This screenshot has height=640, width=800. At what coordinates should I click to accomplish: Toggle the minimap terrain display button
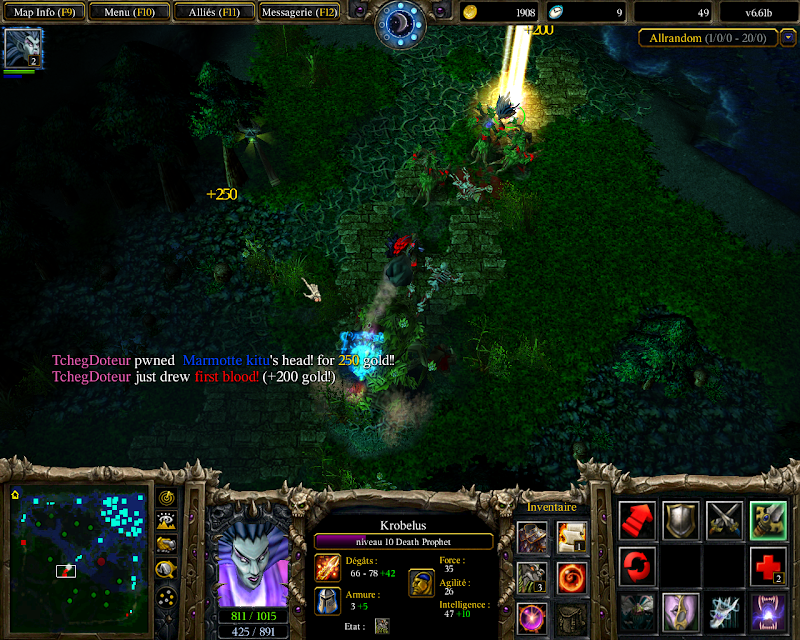tap(165, 521)
